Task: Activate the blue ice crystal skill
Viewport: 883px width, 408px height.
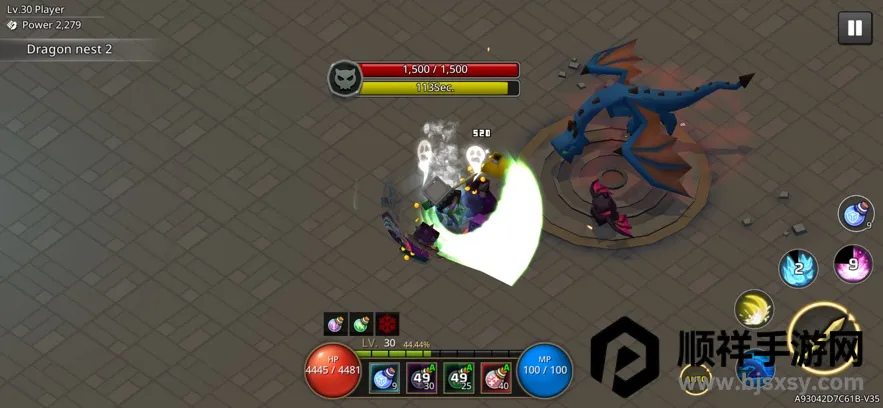Action: (798, 267)
